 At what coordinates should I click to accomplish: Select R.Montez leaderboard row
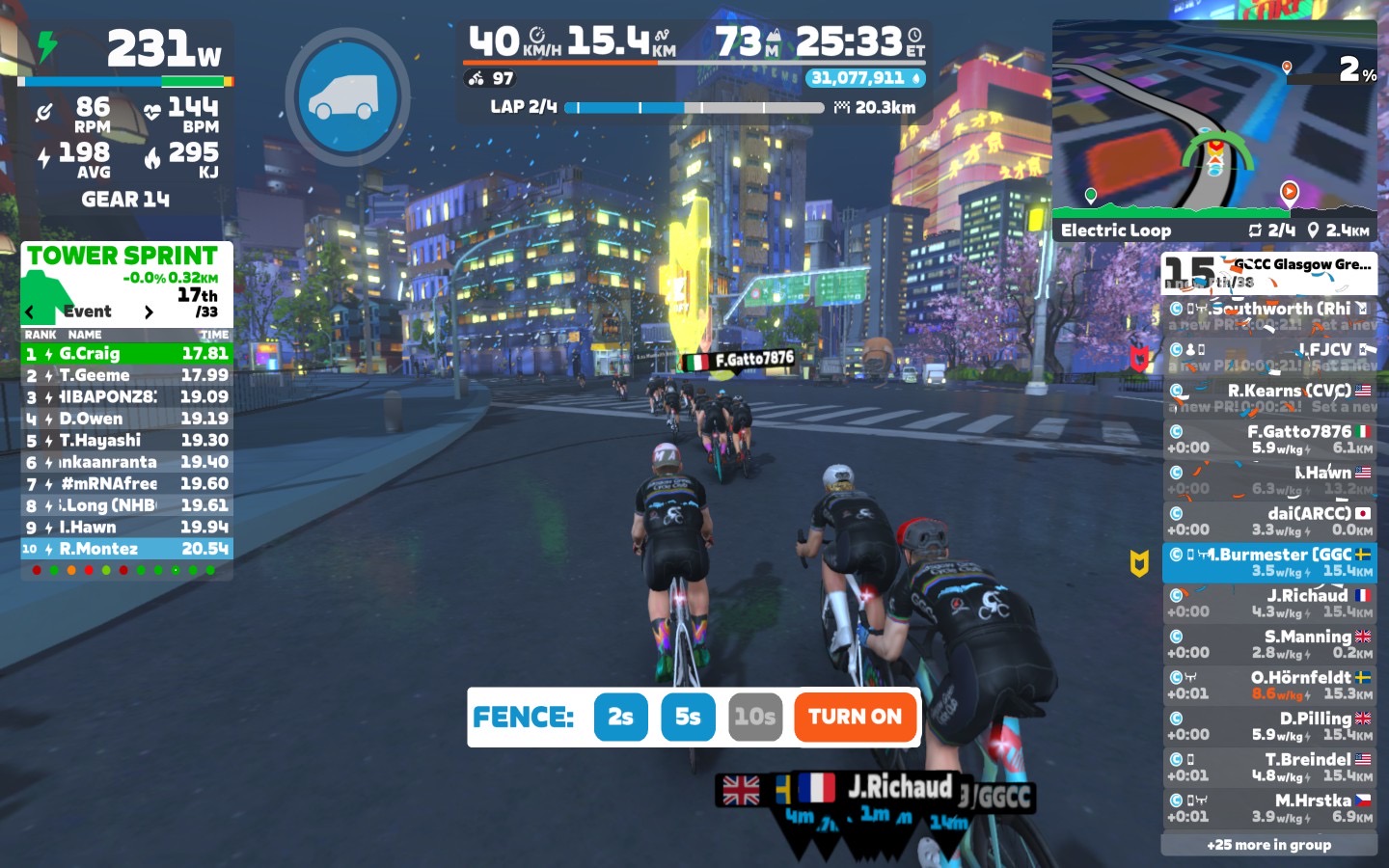tap(126, 549)
